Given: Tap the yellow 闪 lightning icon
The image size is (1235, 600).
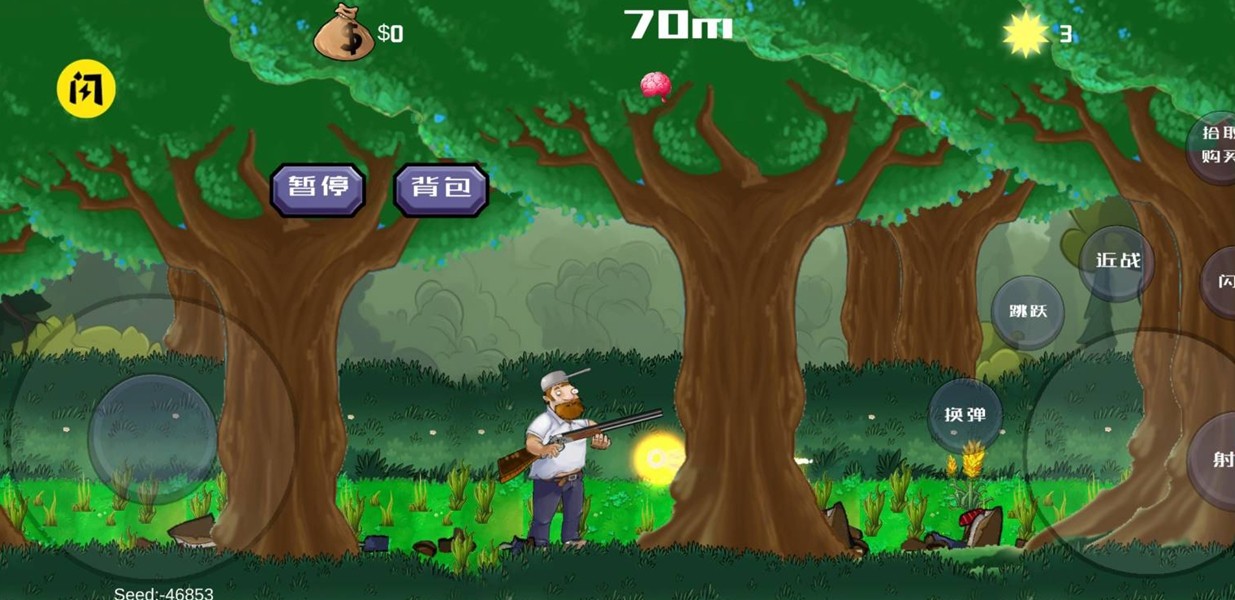Looking at the screenshot, I should [x=86, y=90].
